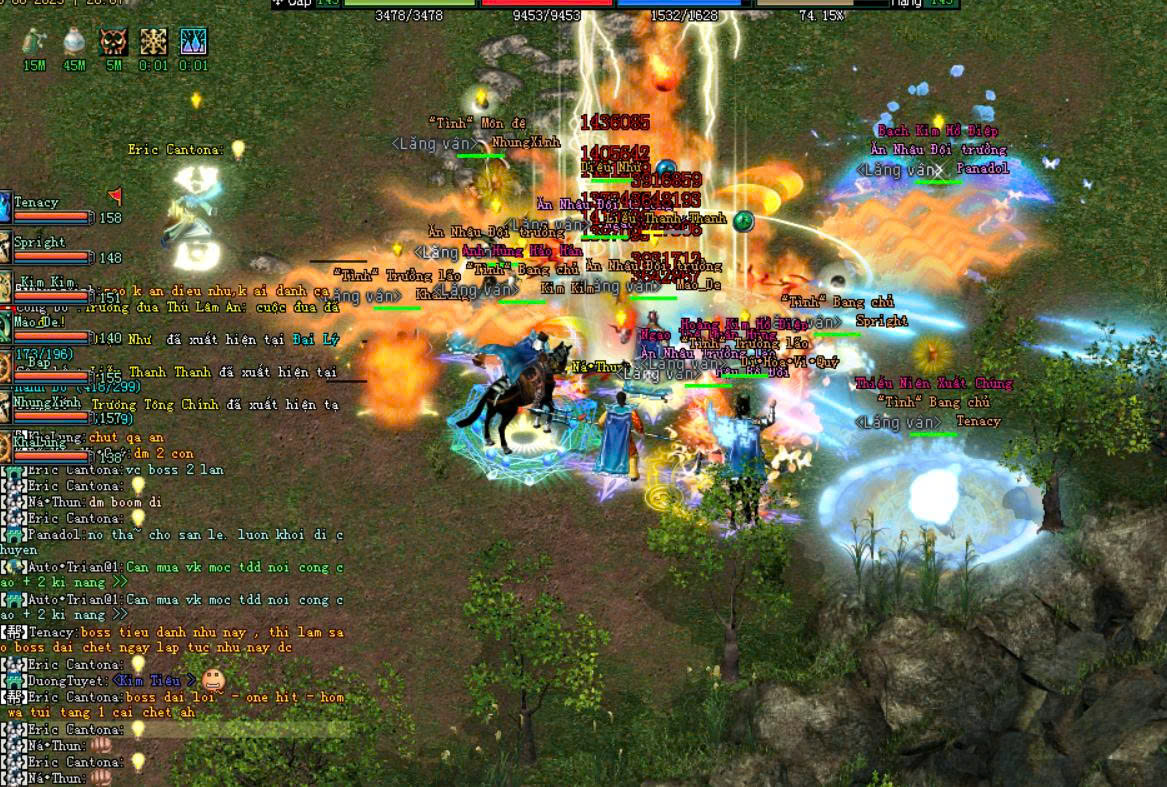Select the red demon skull buff icon
Viewport: 1167px width, 787px height.
tap(114, 42)
